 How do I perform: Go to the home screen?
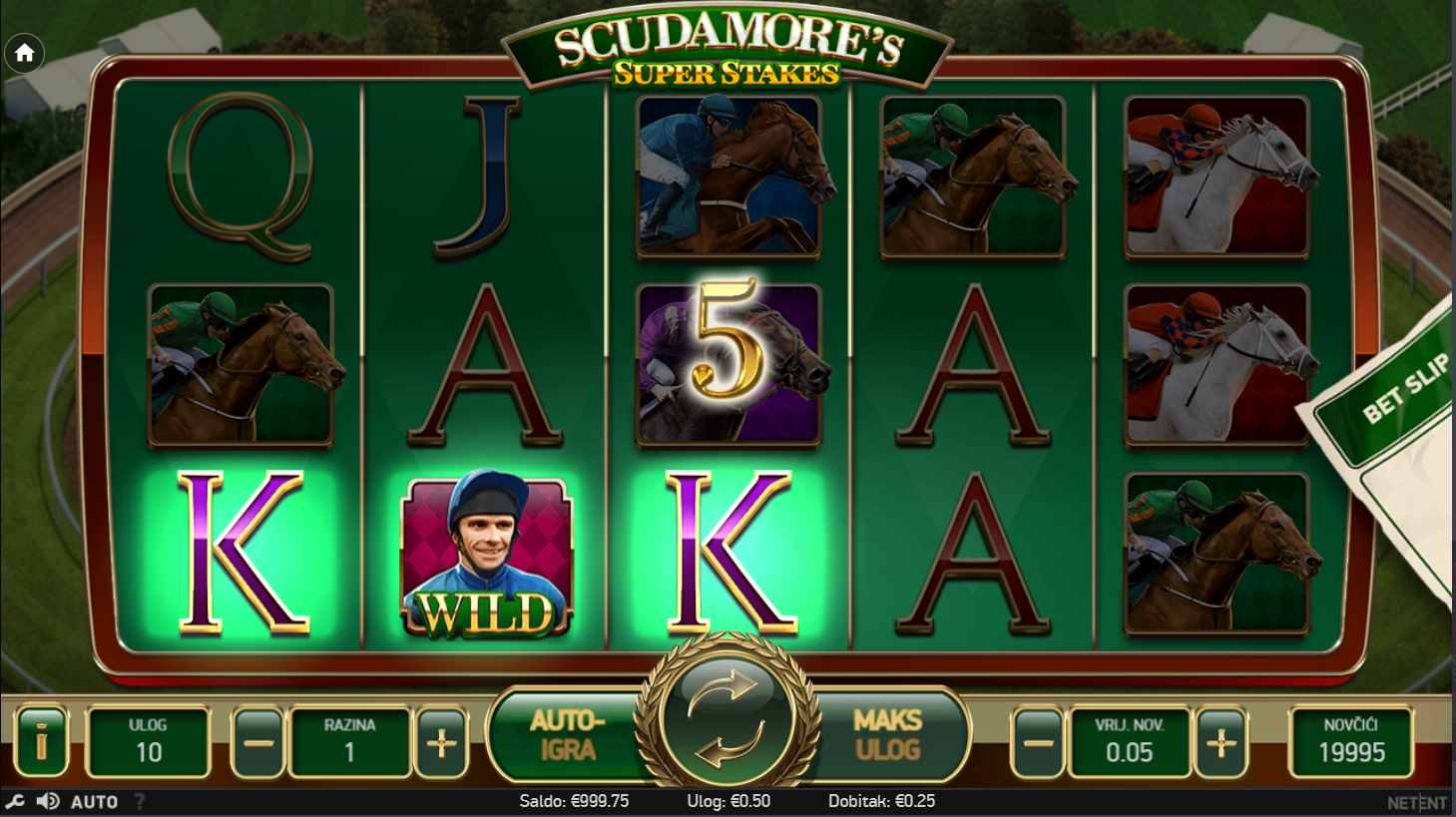coord(25,53)
